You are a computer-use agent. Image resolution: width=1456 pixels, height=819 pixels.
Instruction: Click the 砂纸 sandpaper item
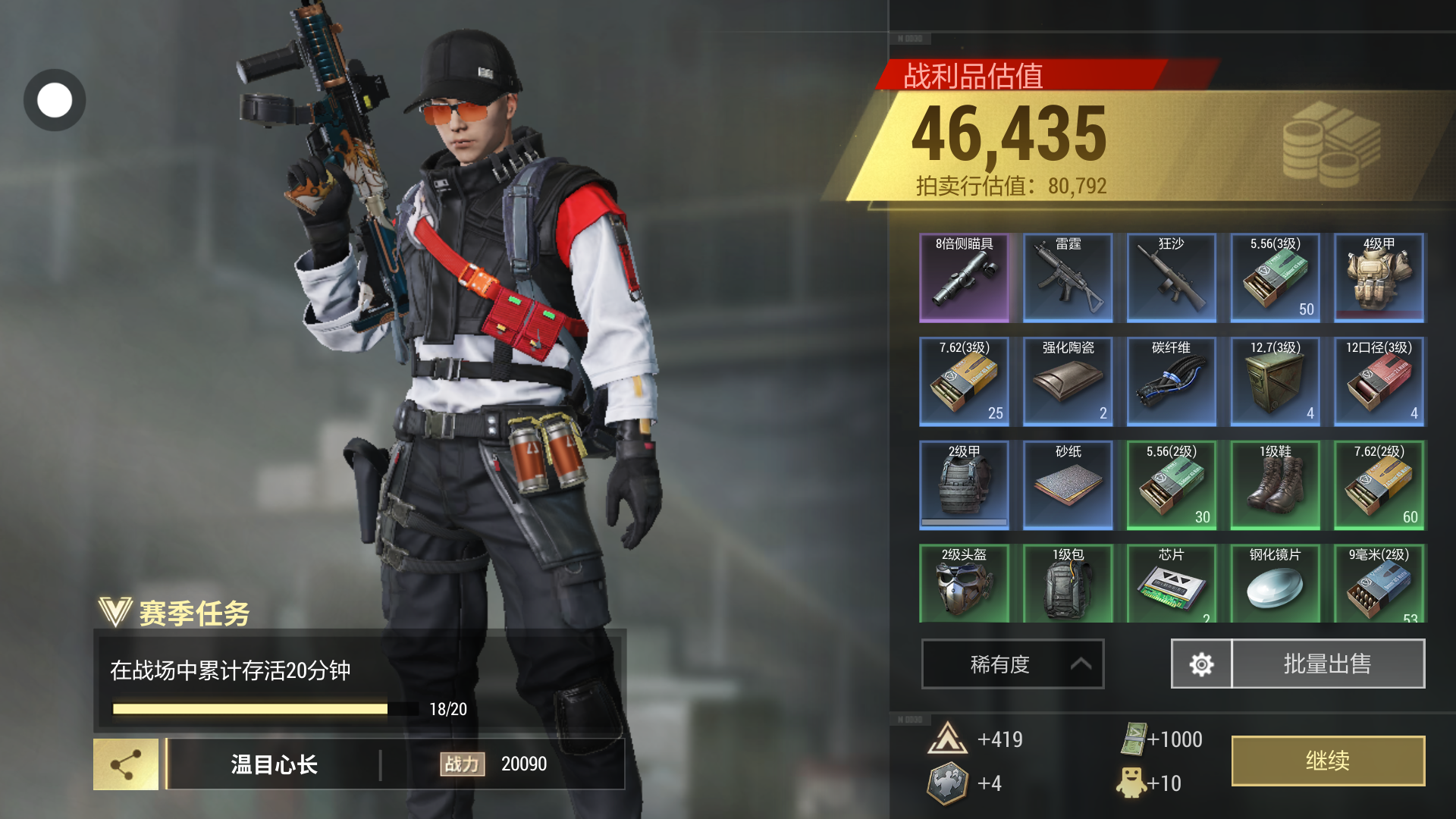tap(1068, 485)
